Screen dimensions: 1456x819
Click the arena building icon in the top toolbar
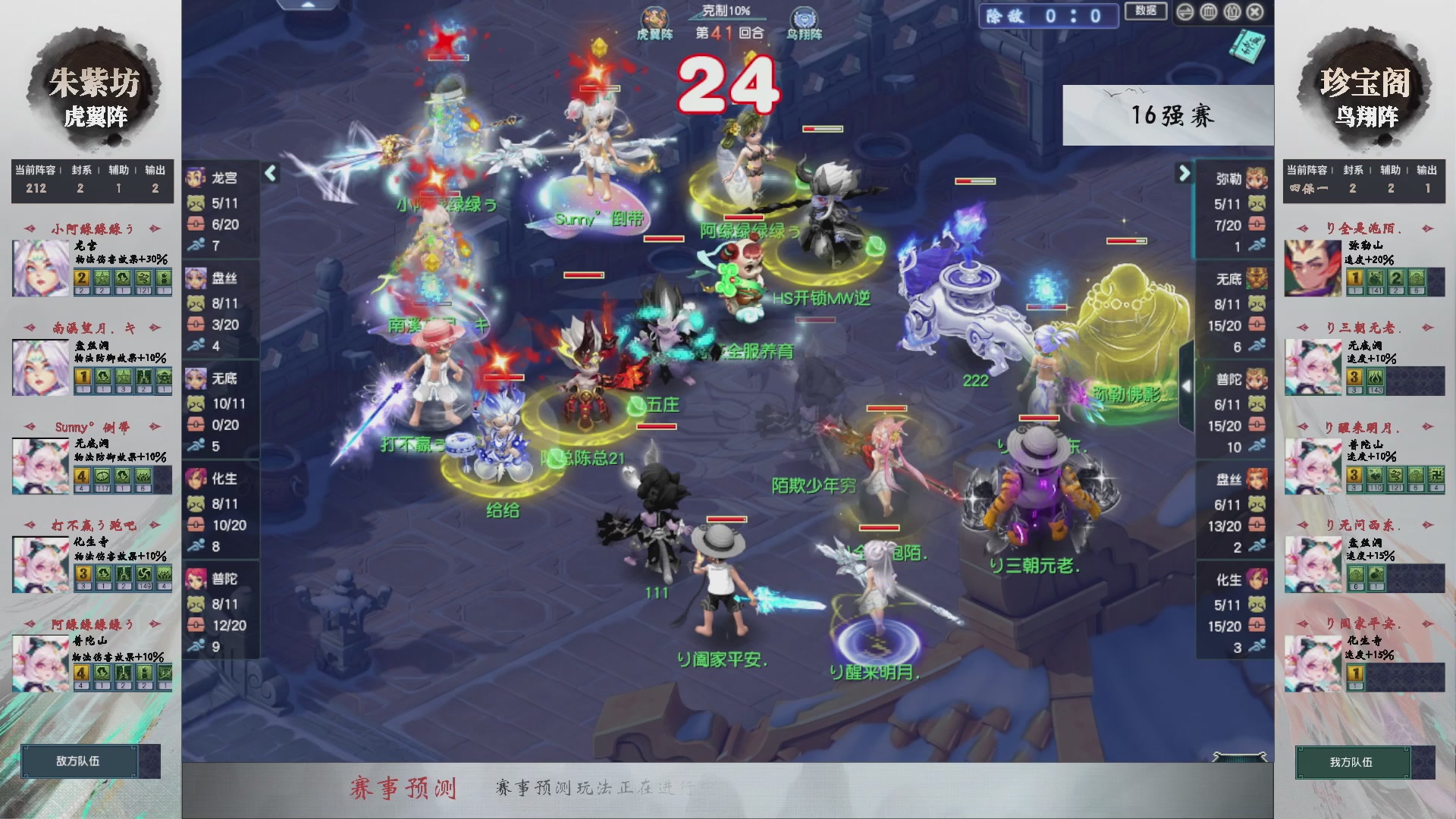click(x=1208, y=12)
